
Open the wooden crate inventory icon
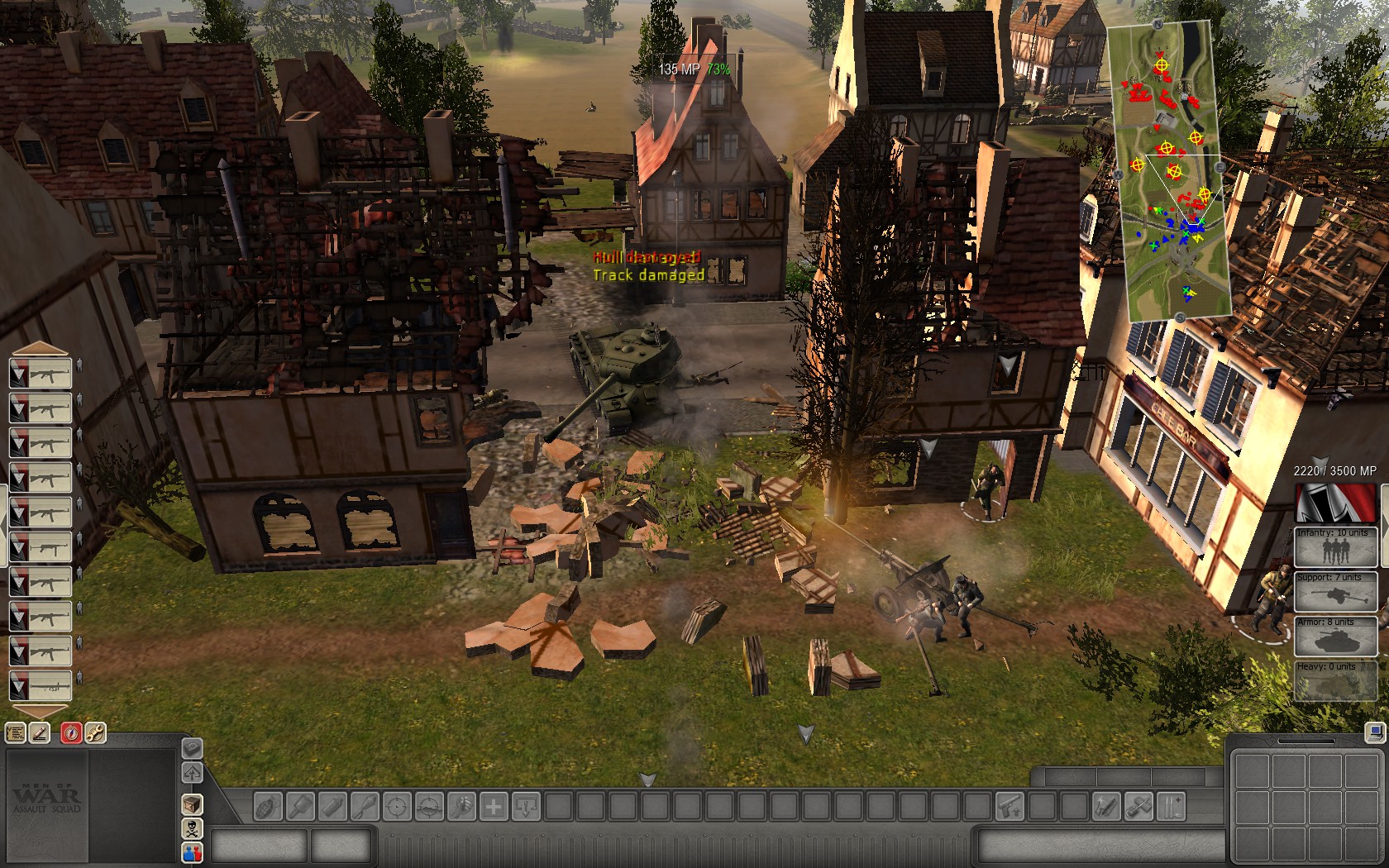coord(192,804)
